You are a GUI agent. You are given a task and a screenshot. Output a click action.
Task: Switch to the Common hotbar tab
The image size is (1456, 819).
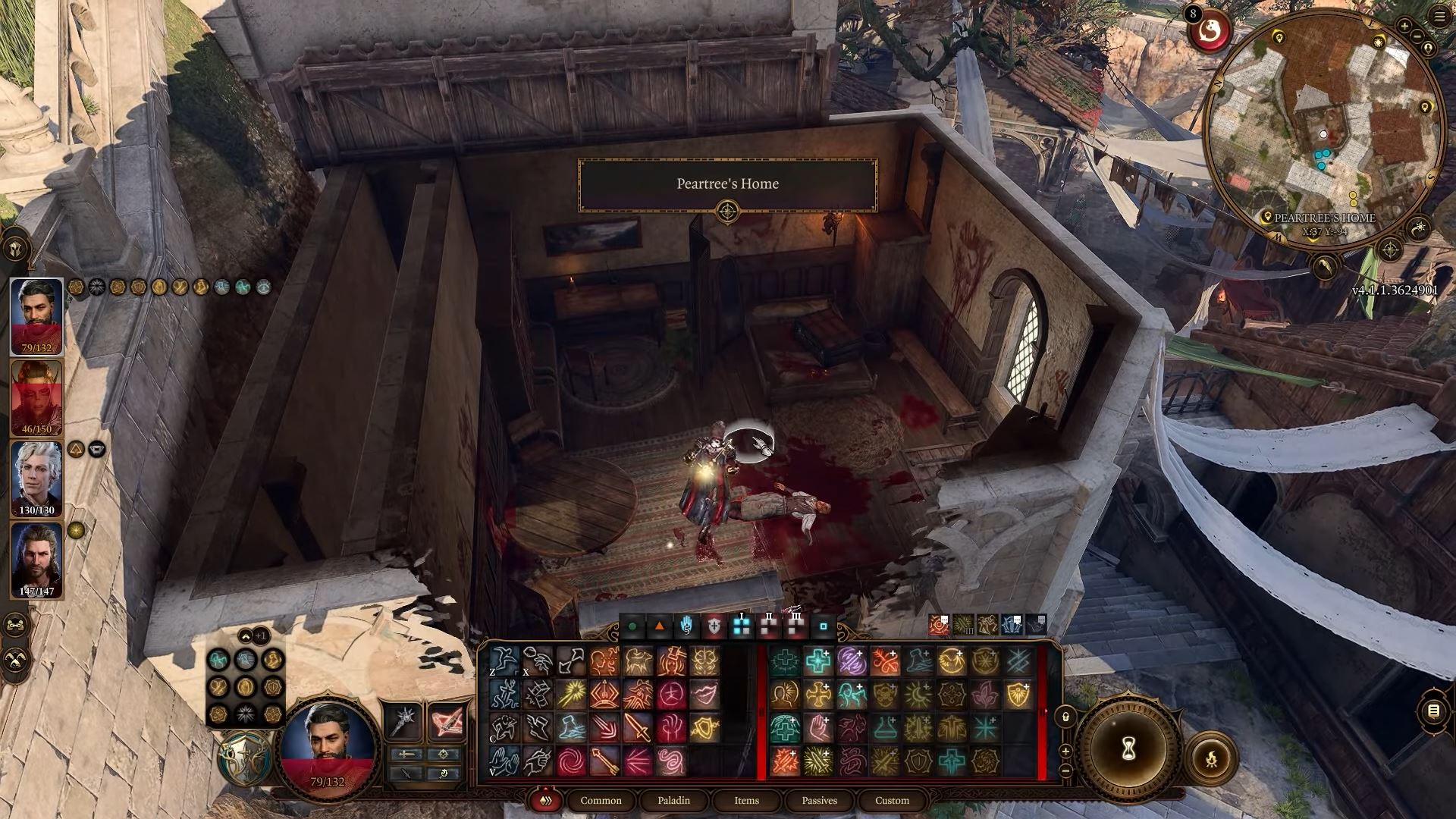(601, 800)
